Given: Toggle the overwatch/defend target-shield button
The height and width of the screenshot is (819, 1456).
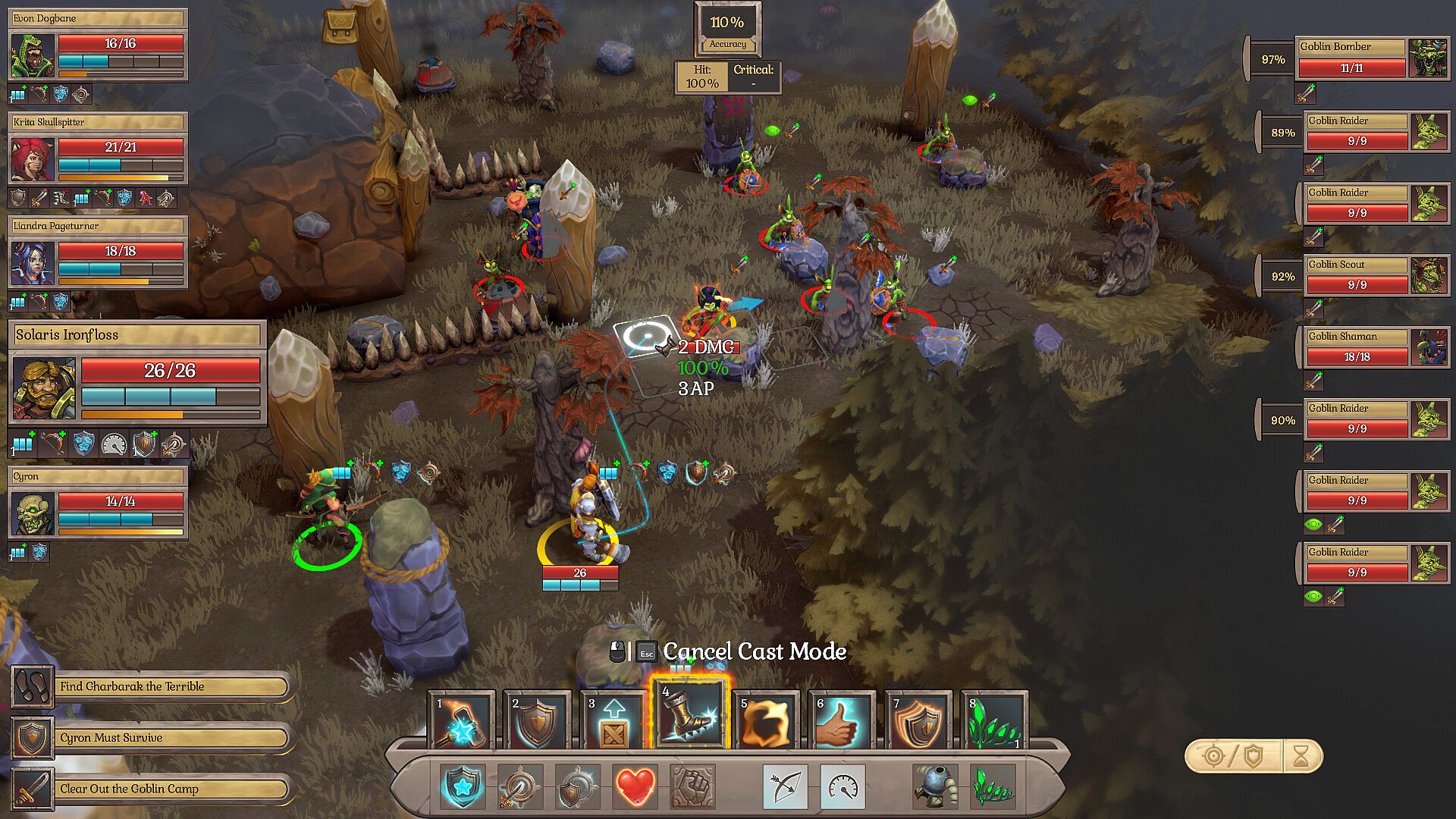Looking at the screenshot, I should [x=1234, y=756].
